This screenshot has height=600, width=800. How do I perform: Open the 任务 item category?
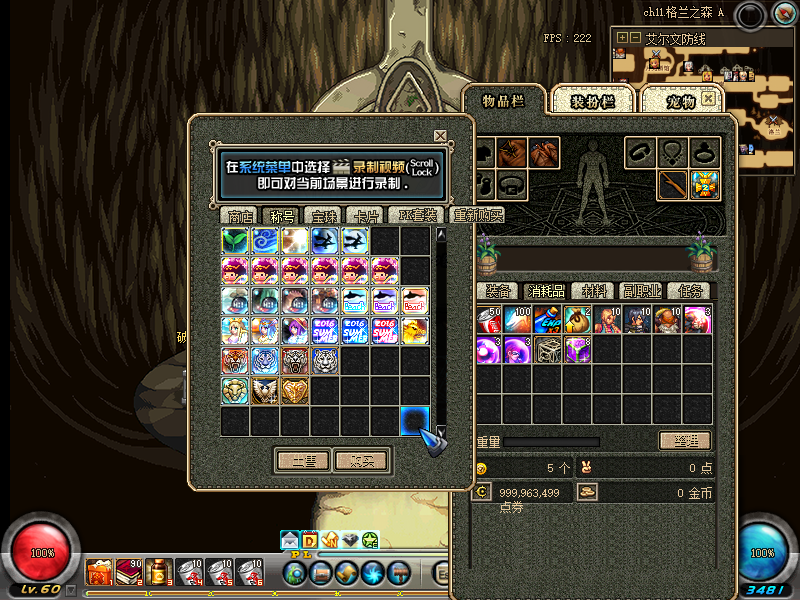coord(691,291)
